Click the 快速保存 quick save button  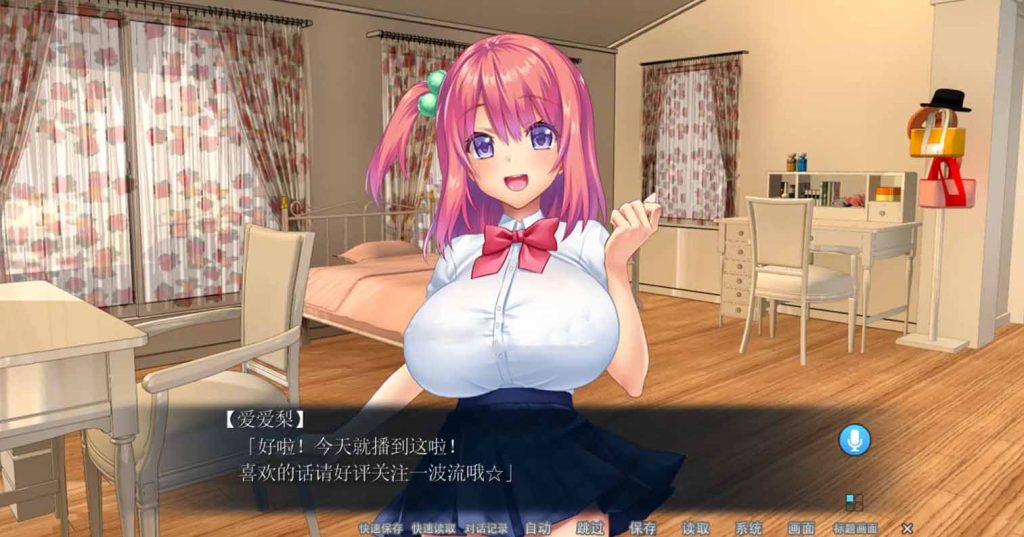tap(381, 528)
